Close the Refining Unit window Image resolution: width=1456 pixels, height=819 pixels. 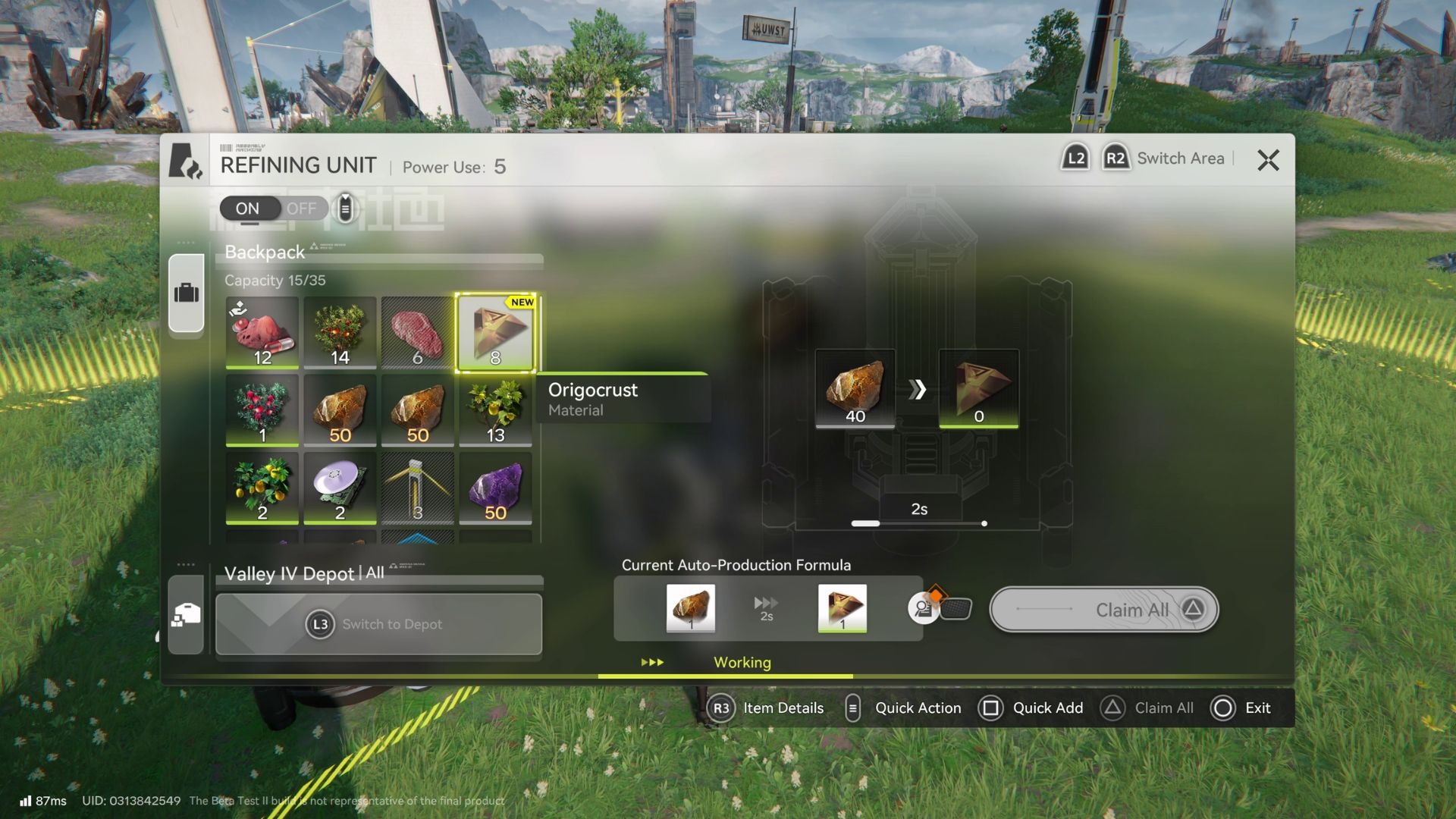pyautogui.click(x=1268, y=160)
